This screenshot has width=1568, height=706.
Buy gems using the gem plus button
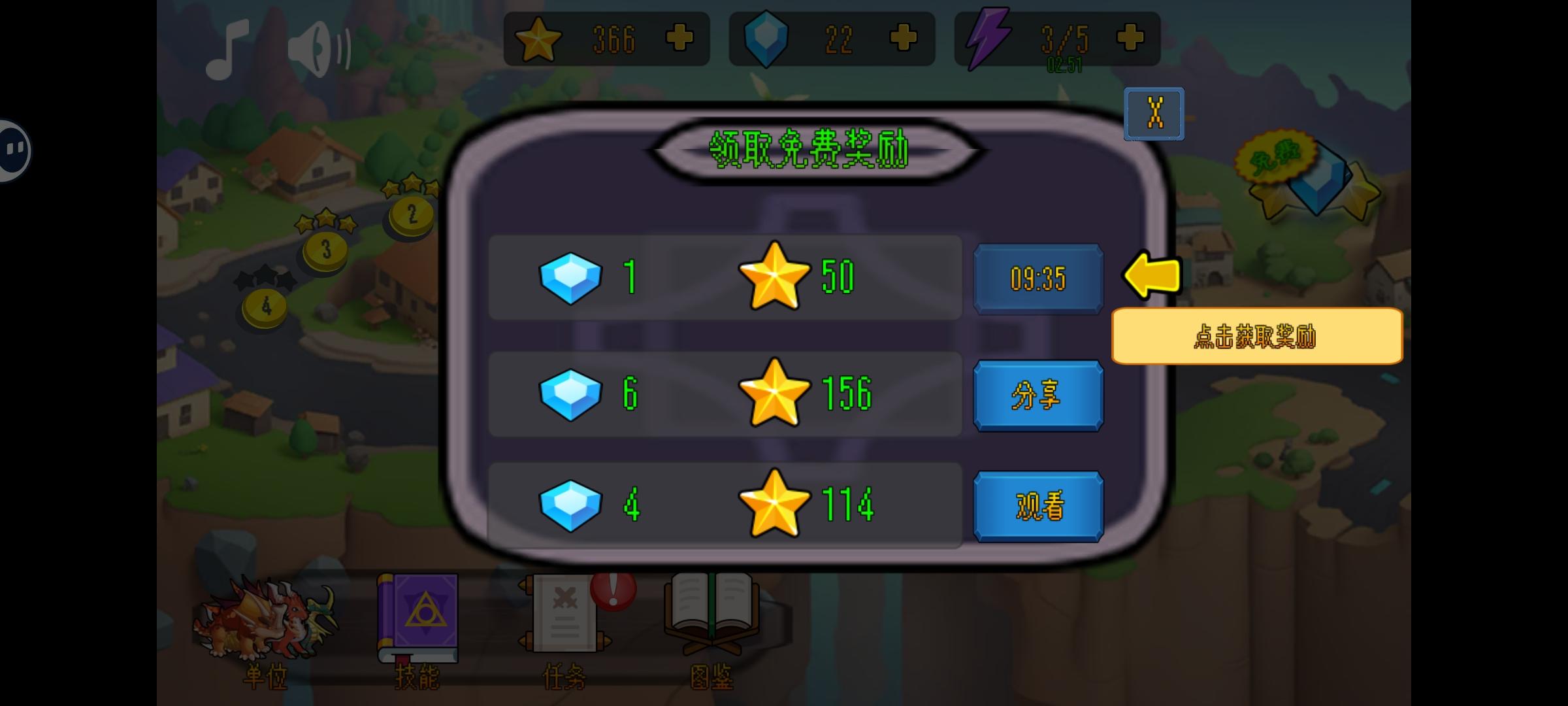902,38
